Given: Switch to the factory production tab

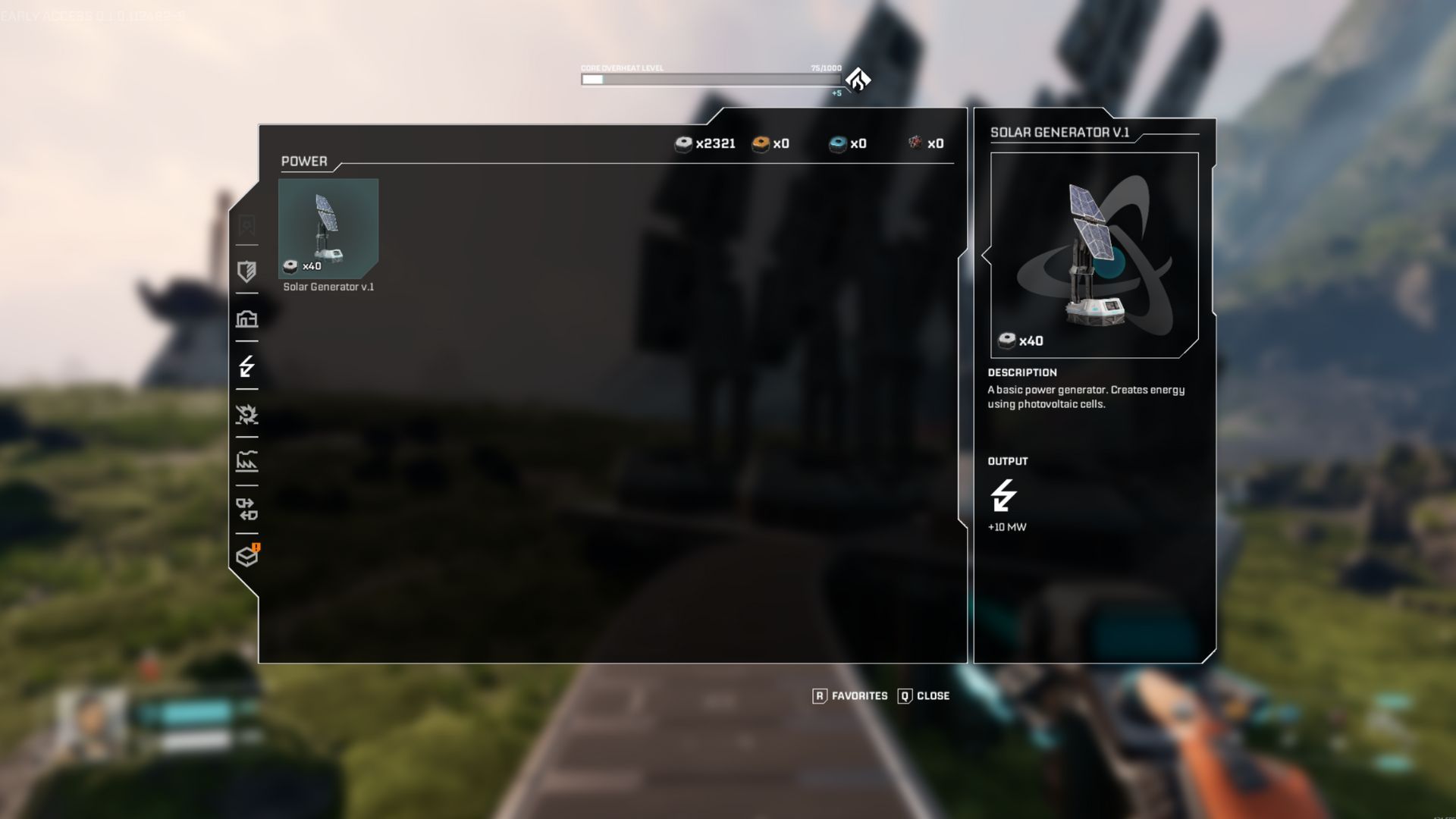Looking at the screenshot, I should pos(246,462).
